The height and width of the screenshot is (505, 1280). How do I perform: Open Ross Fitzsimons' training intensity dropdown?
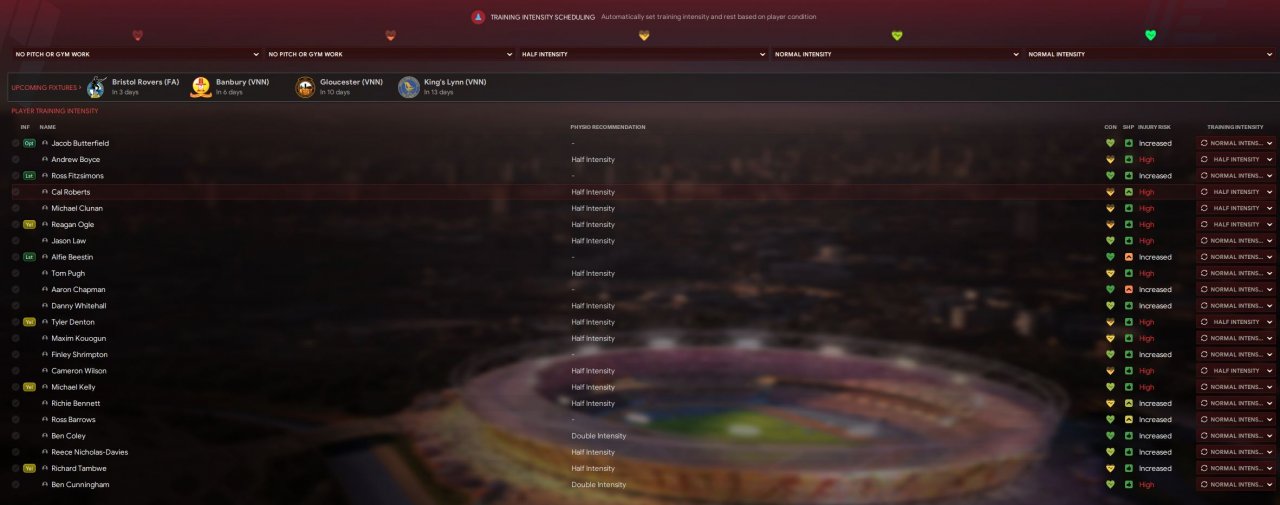[1236, 176]
